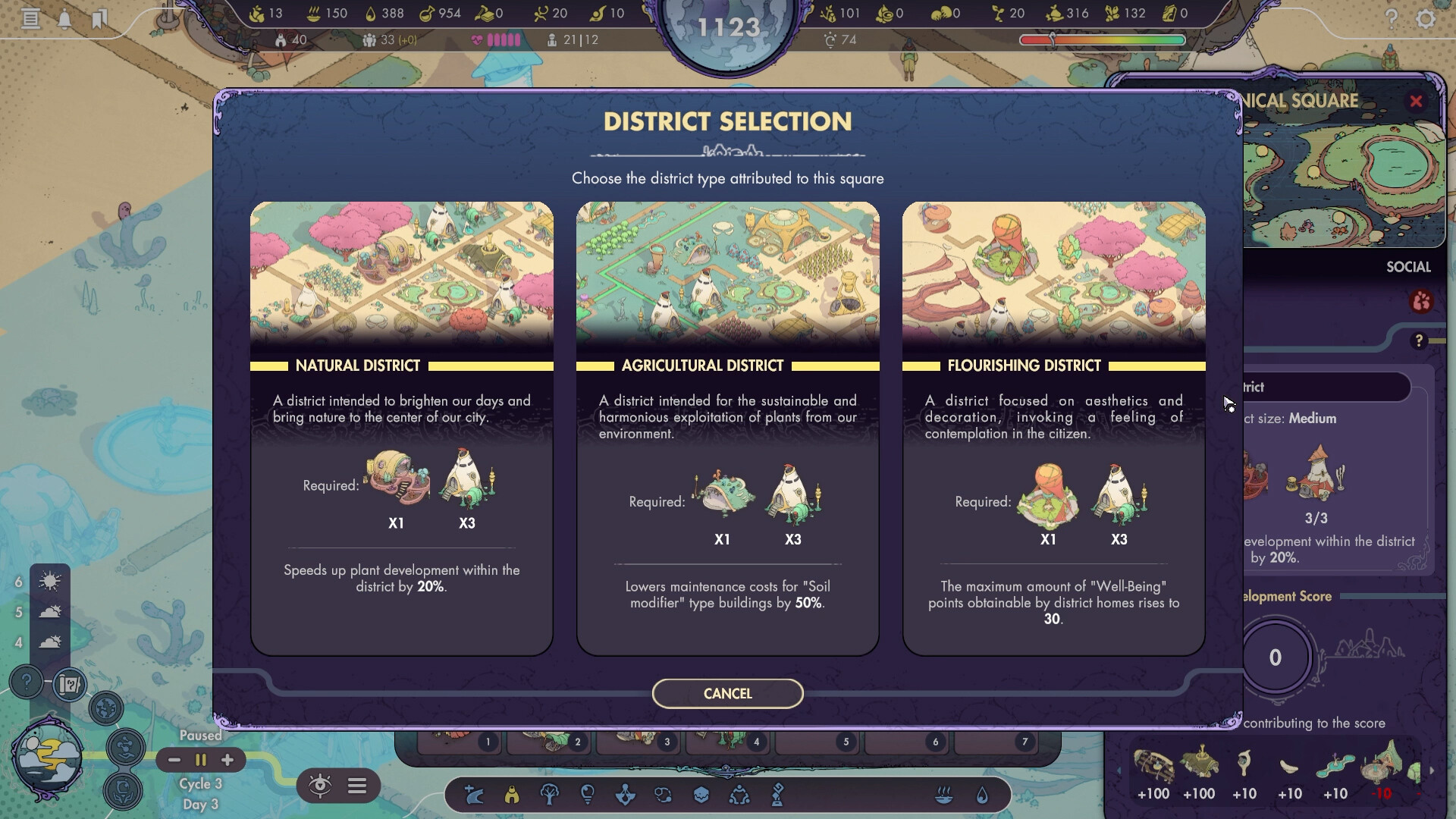
Task: Open the steaming food bowl menu
Action: tap(943, 795)
